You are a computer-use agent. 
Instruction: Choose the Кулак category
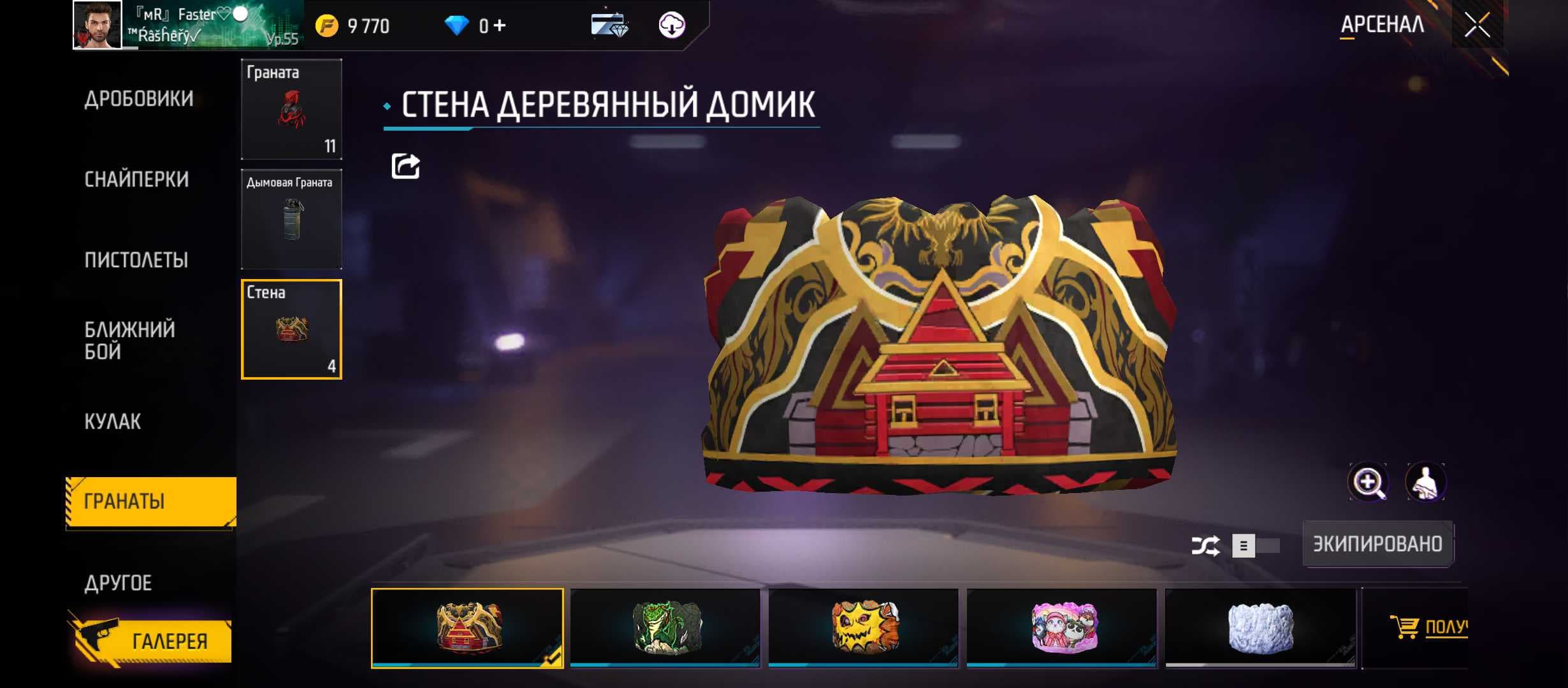point(113,422)
